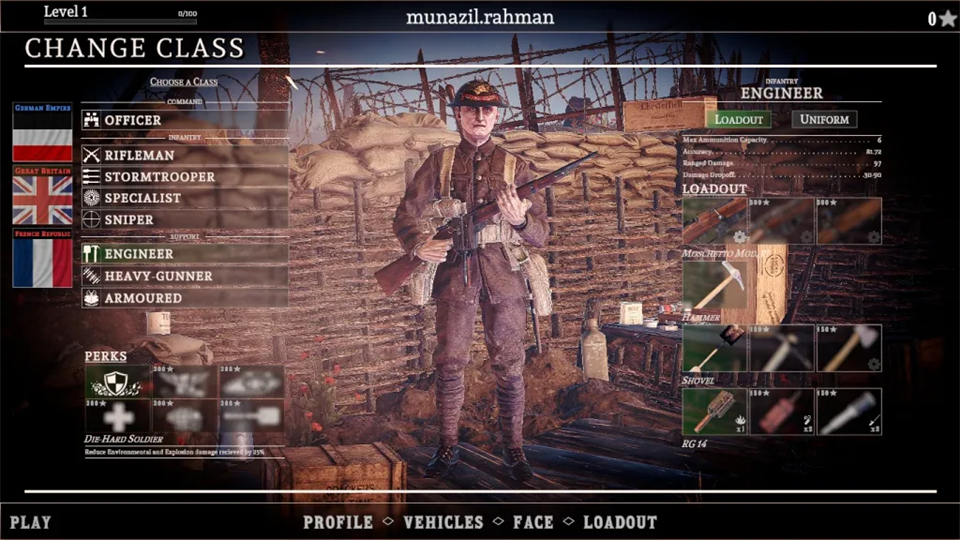Select the Engineer class entry
960x540 pixels.
[x=184, y=254]
